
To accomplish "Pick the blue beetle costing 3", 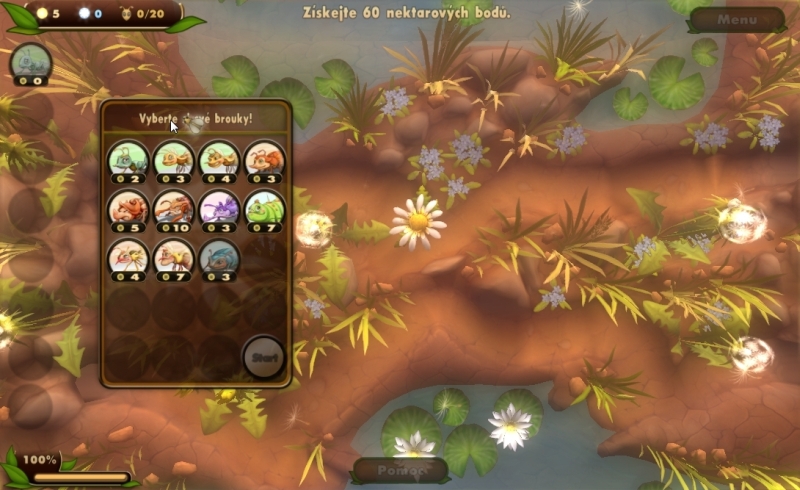I will (218, 258).
